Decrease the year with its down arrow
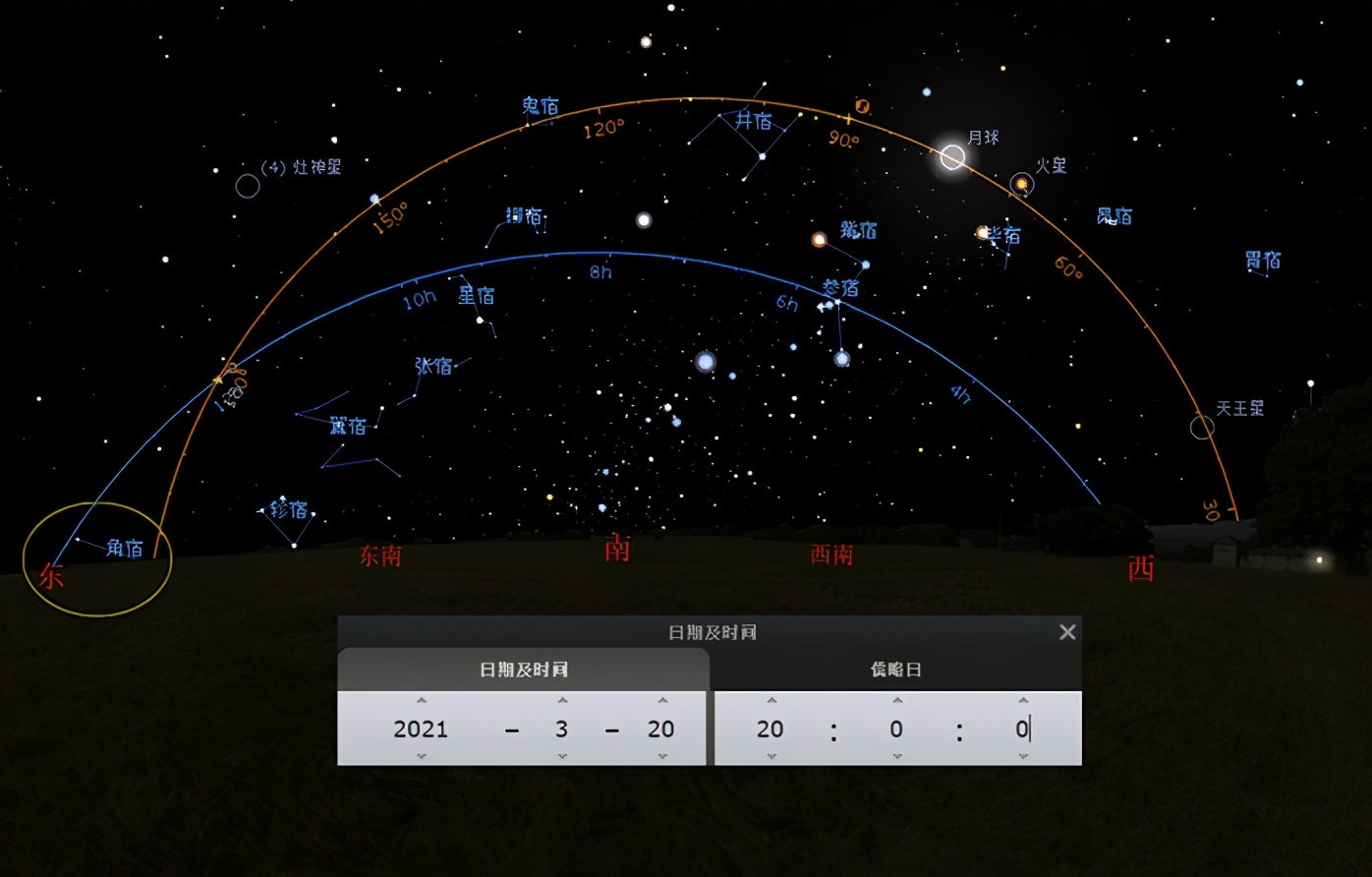The width and height of the screenshot is (1372, 877). (x=422, y=756)
